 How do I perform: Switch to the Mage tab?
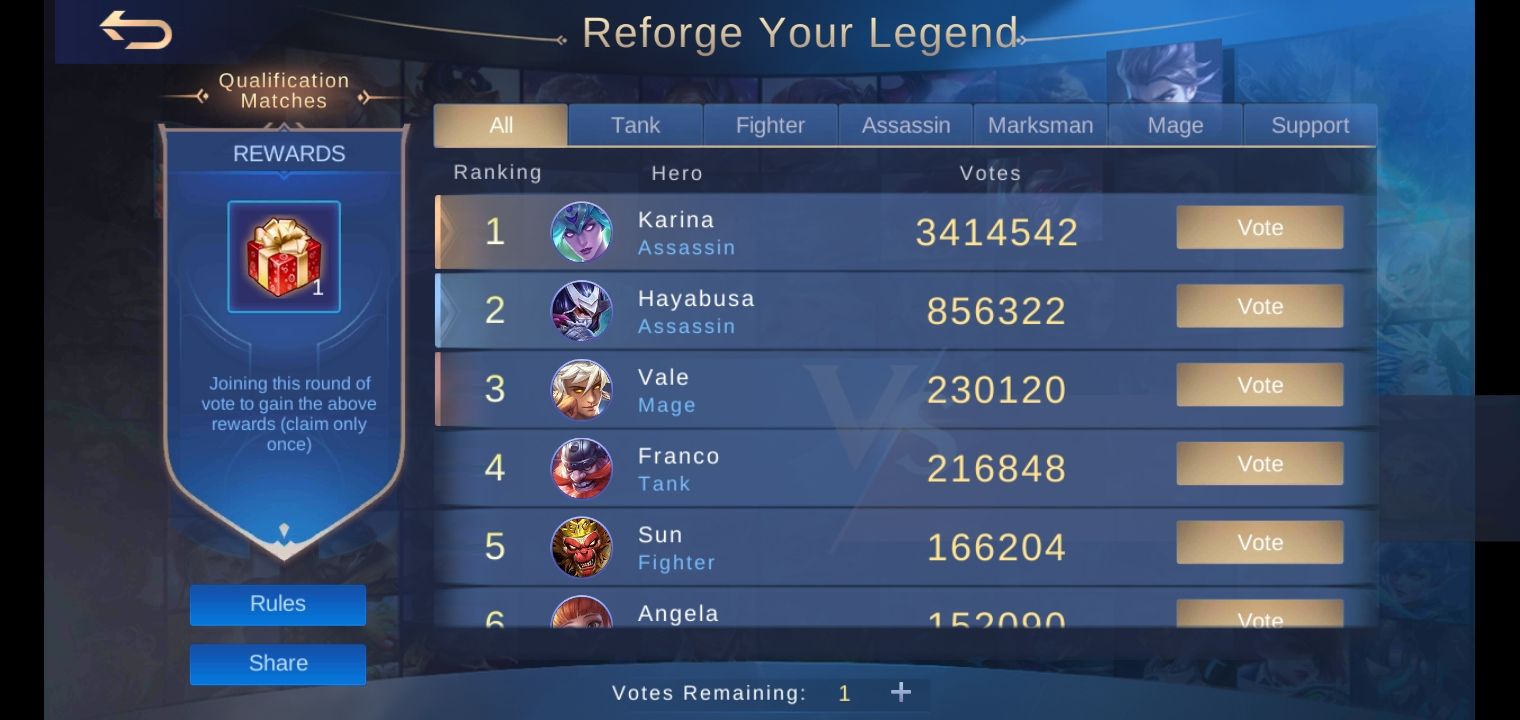[x=1175, y=124]
